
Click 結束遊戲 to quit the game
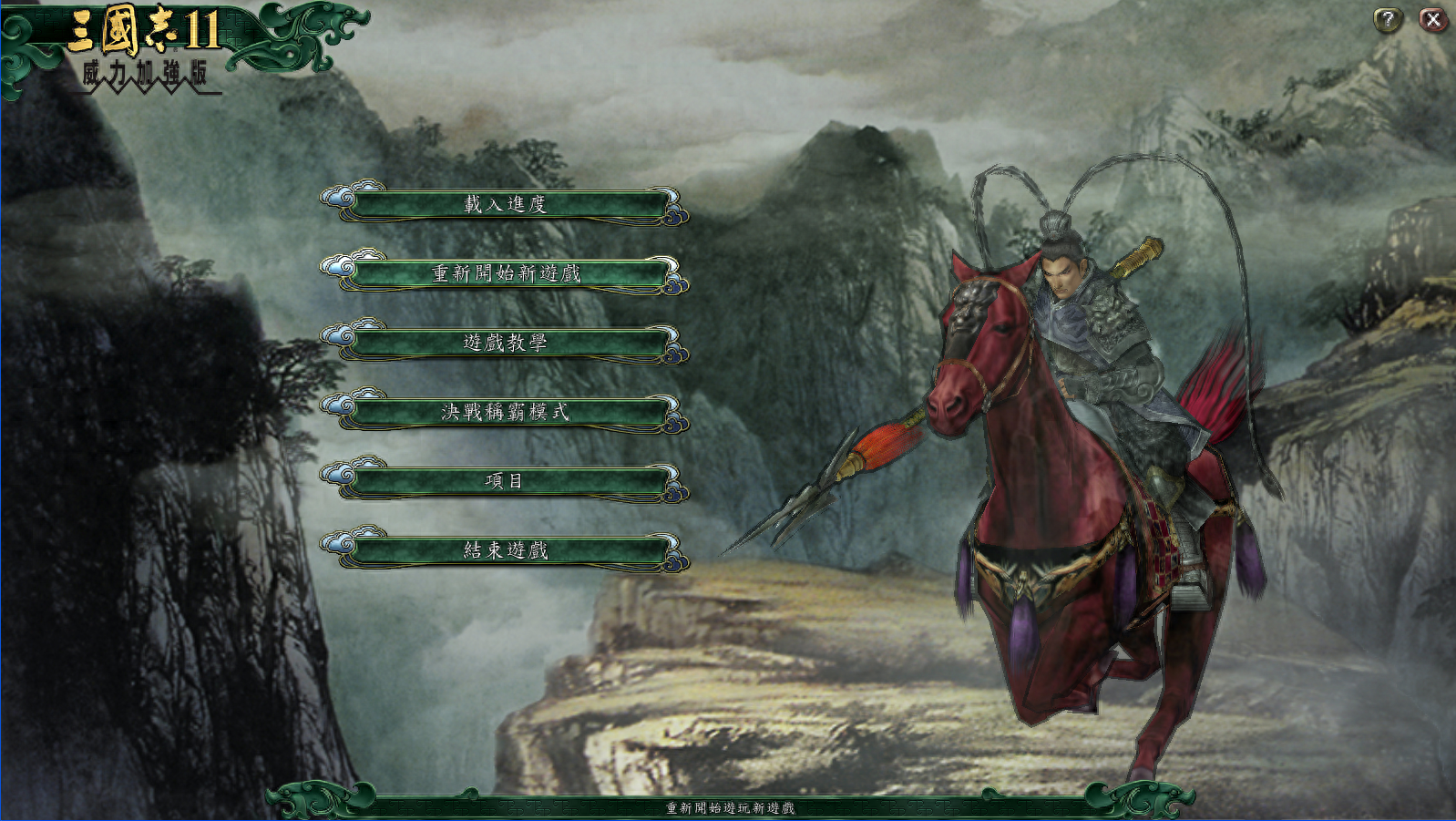point(506,550)
